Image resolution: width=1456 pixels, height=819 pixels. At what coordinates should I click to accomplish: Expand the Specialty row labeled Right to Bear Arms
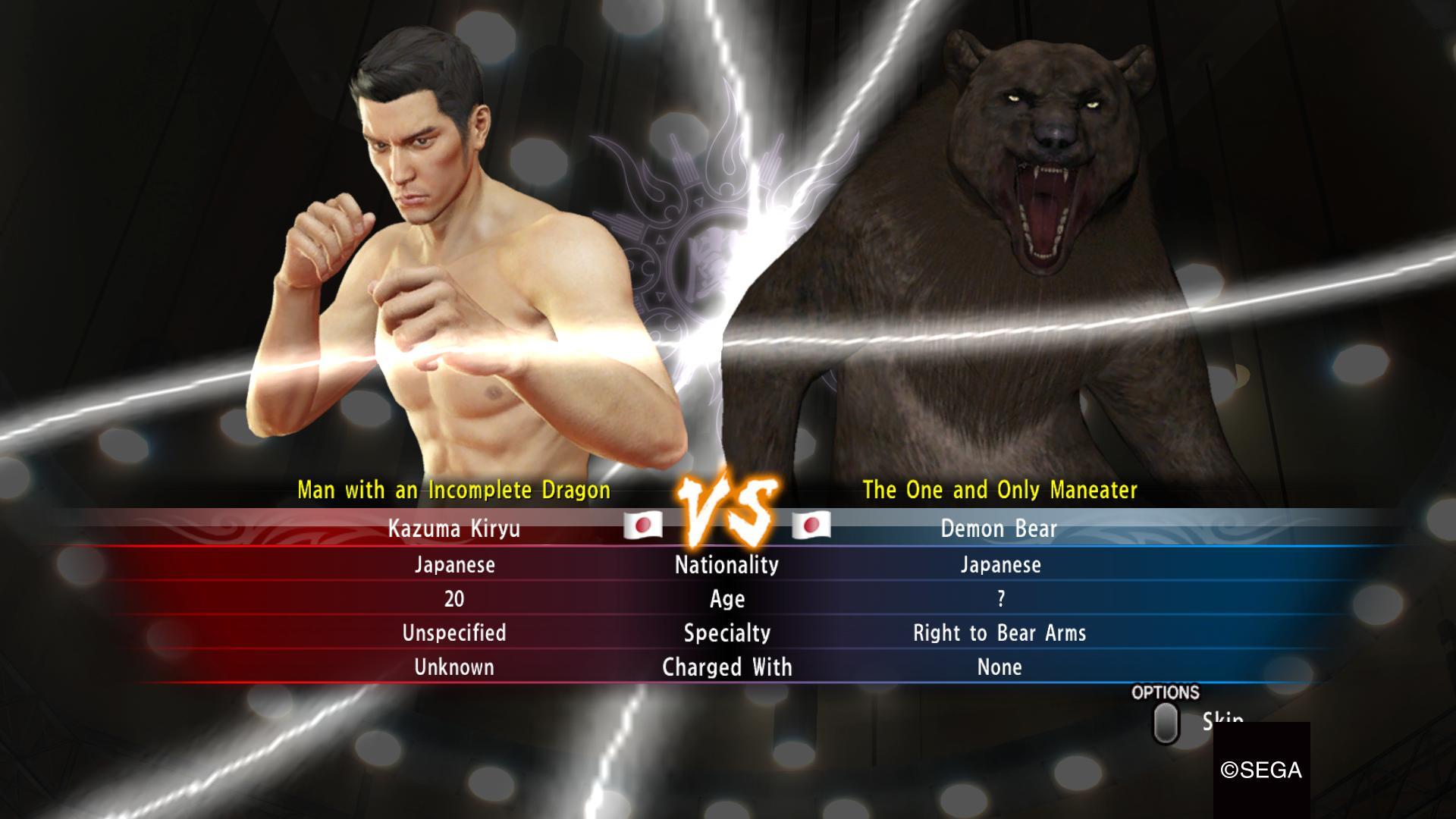pyautogui.click(x=1001, y=633)
